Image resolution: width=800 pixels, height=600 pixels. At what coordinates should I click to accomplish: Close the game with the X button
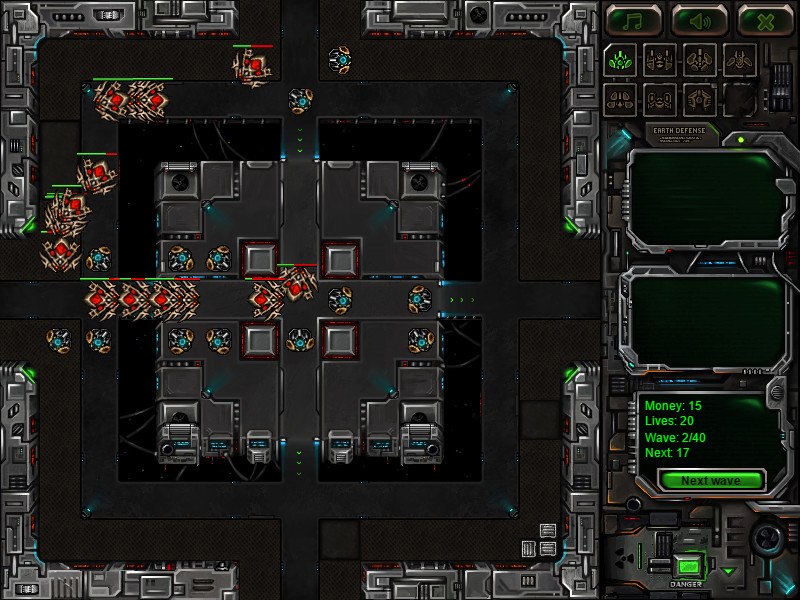(765, 20)
